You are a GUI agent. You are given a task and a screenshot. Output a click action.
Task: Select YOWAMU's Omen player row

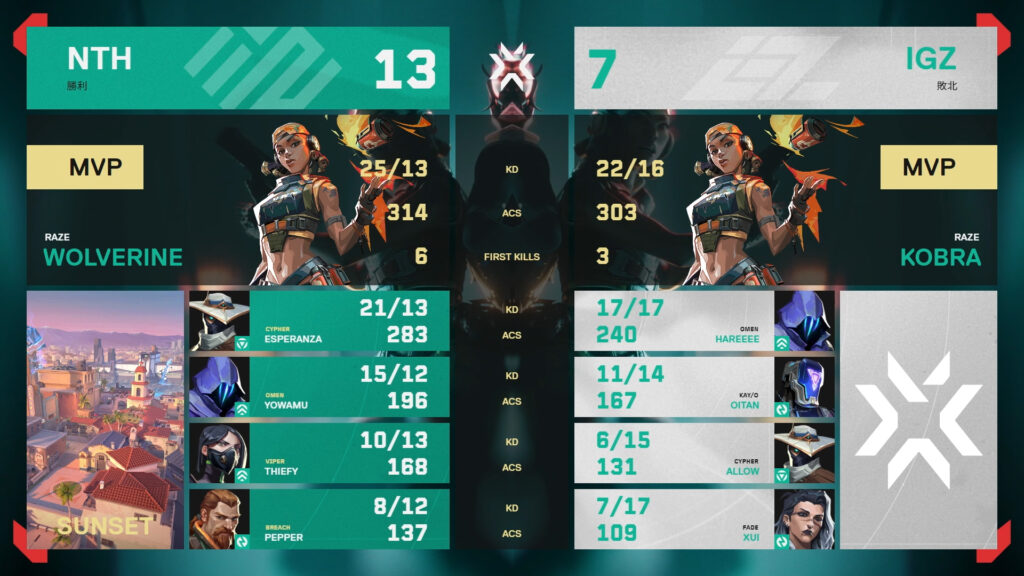[x=319, y=387]
